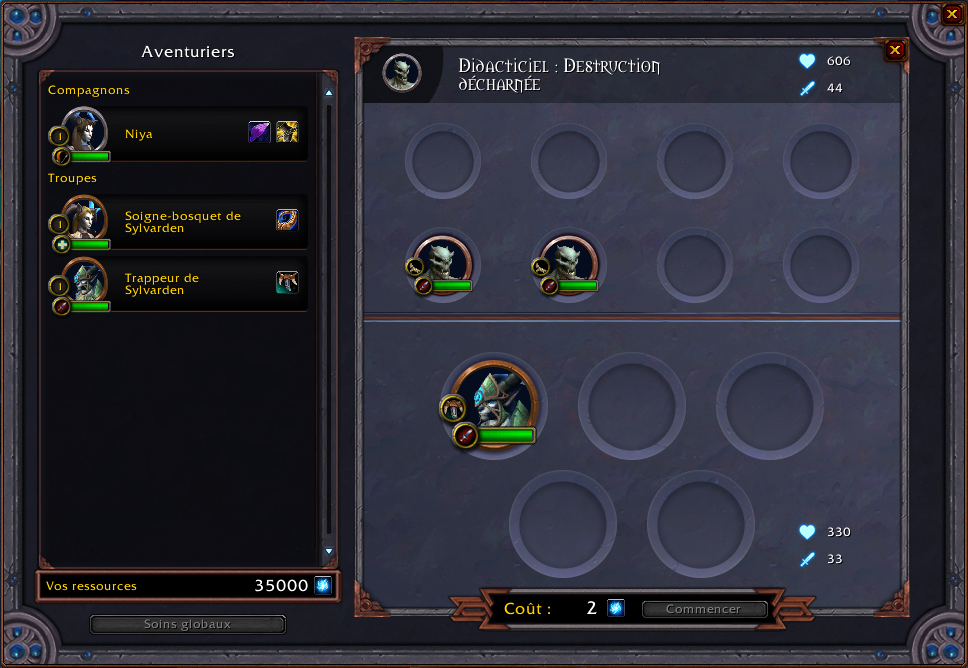Click the mission boss portrait icon
Image resolution: width=968 pixels, height=668 pixels.
(402, 72)
